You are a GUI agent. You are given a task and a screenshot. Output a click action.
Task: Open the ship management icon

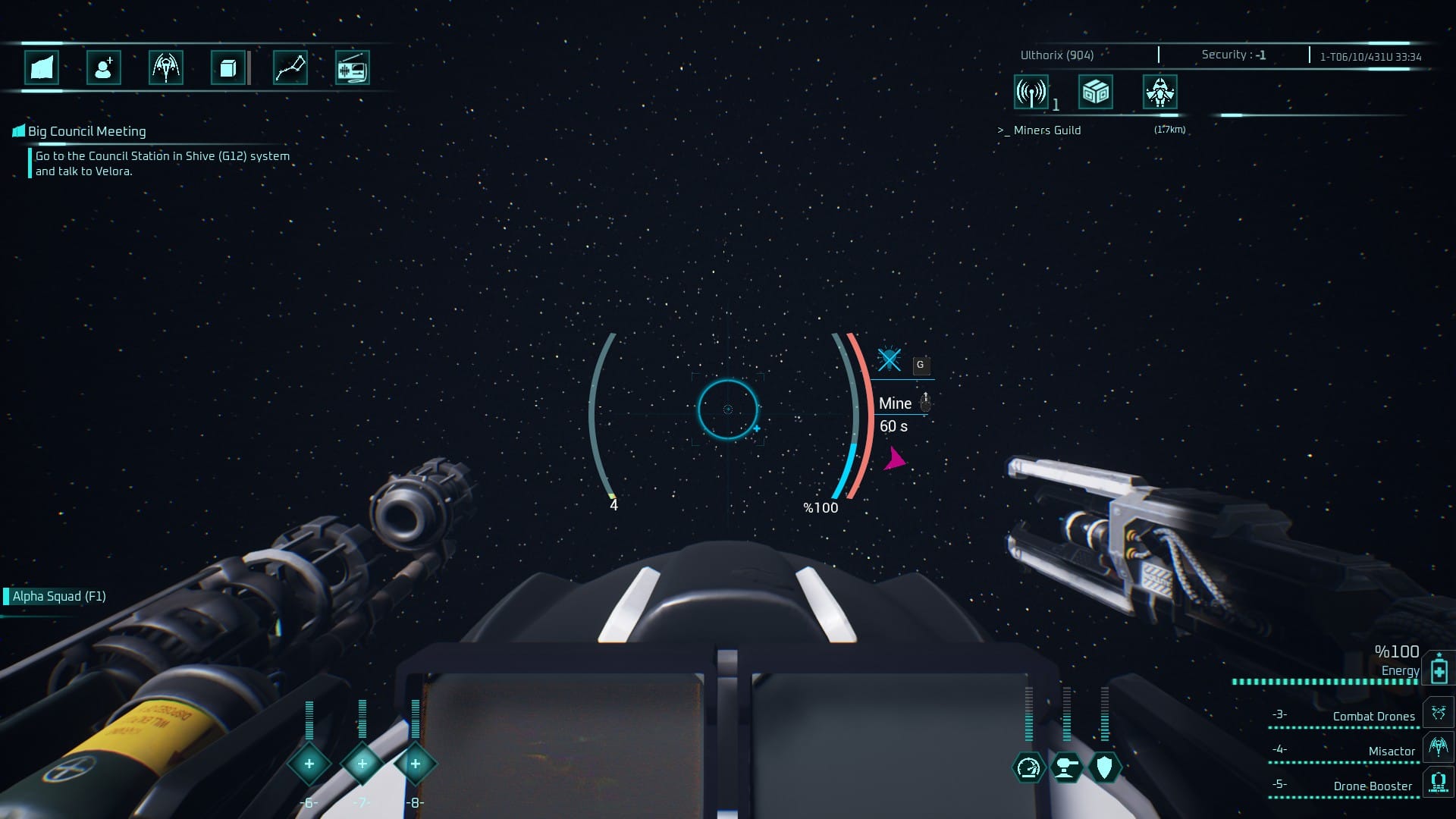(165, 68)
